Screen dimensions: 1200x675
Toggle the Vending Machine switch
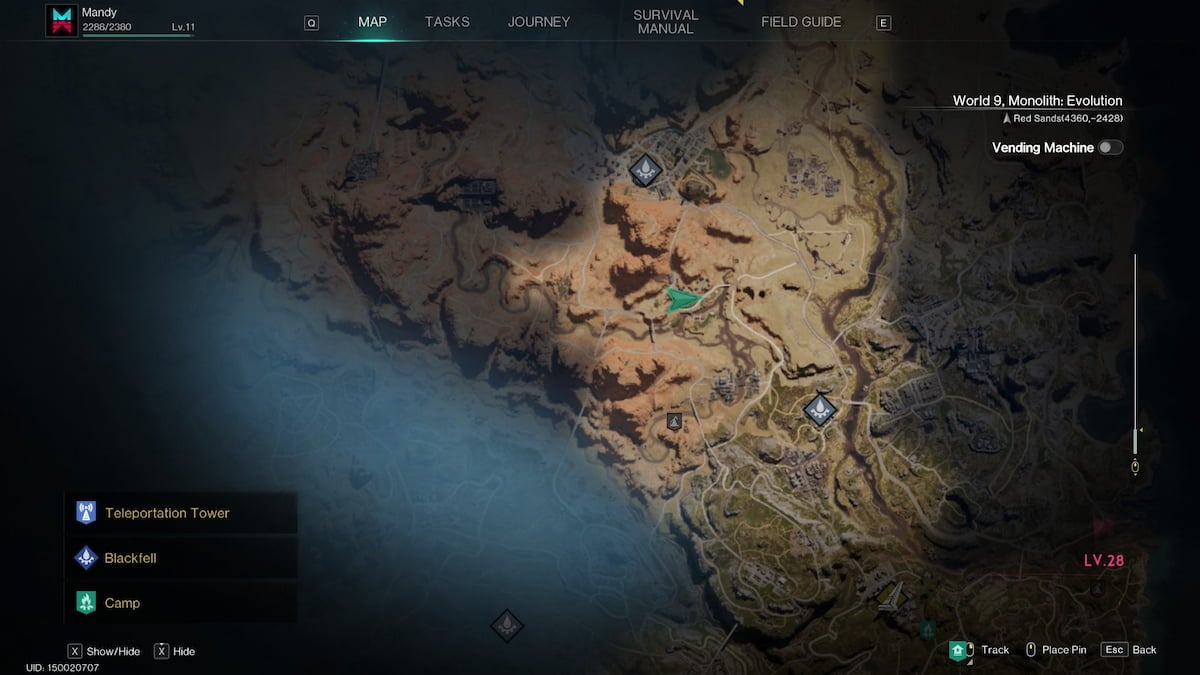1110,148
